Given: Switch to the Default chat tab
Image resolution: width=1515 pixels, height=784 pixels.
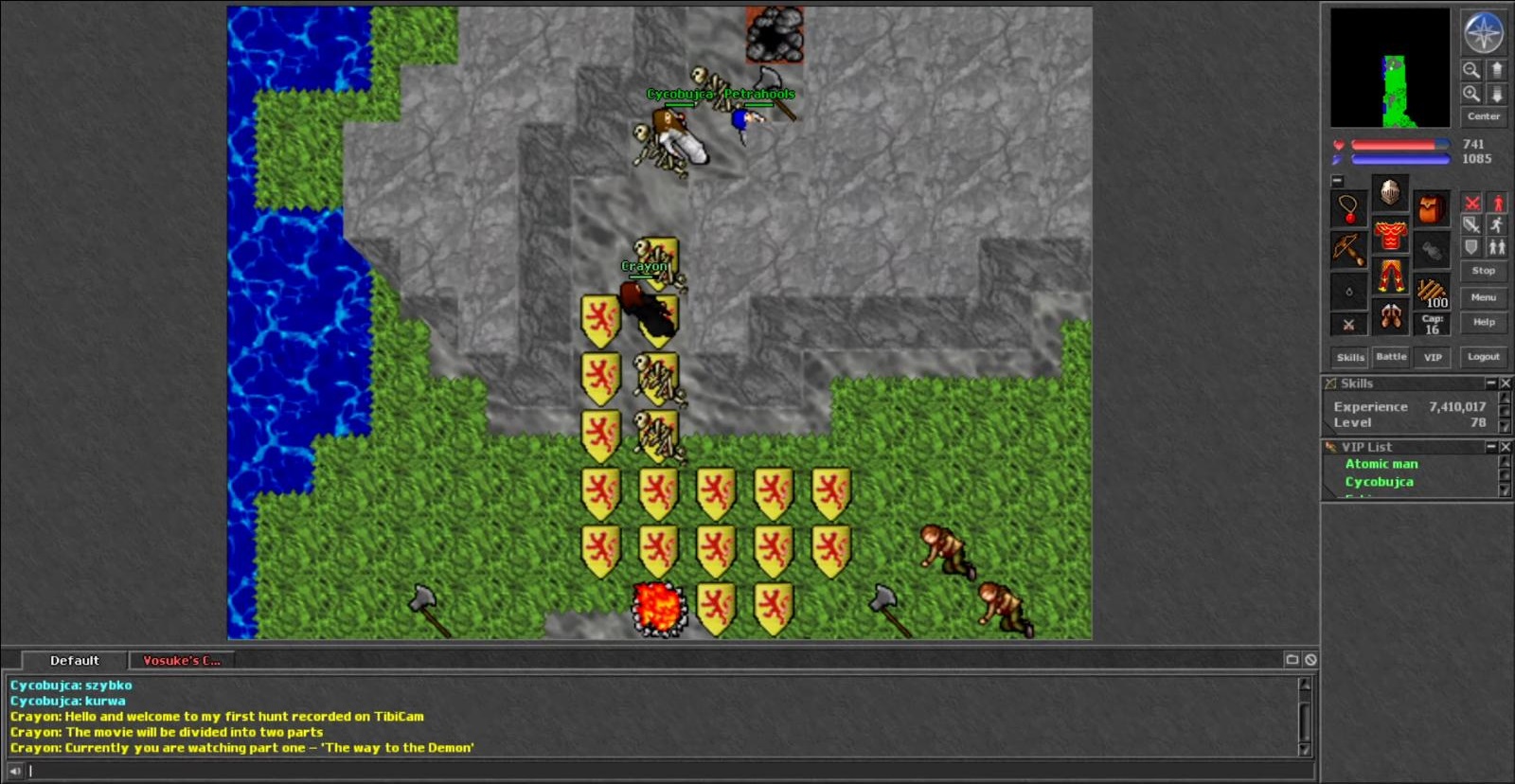Looking at the screenshot, I should [x=74, y=661].
